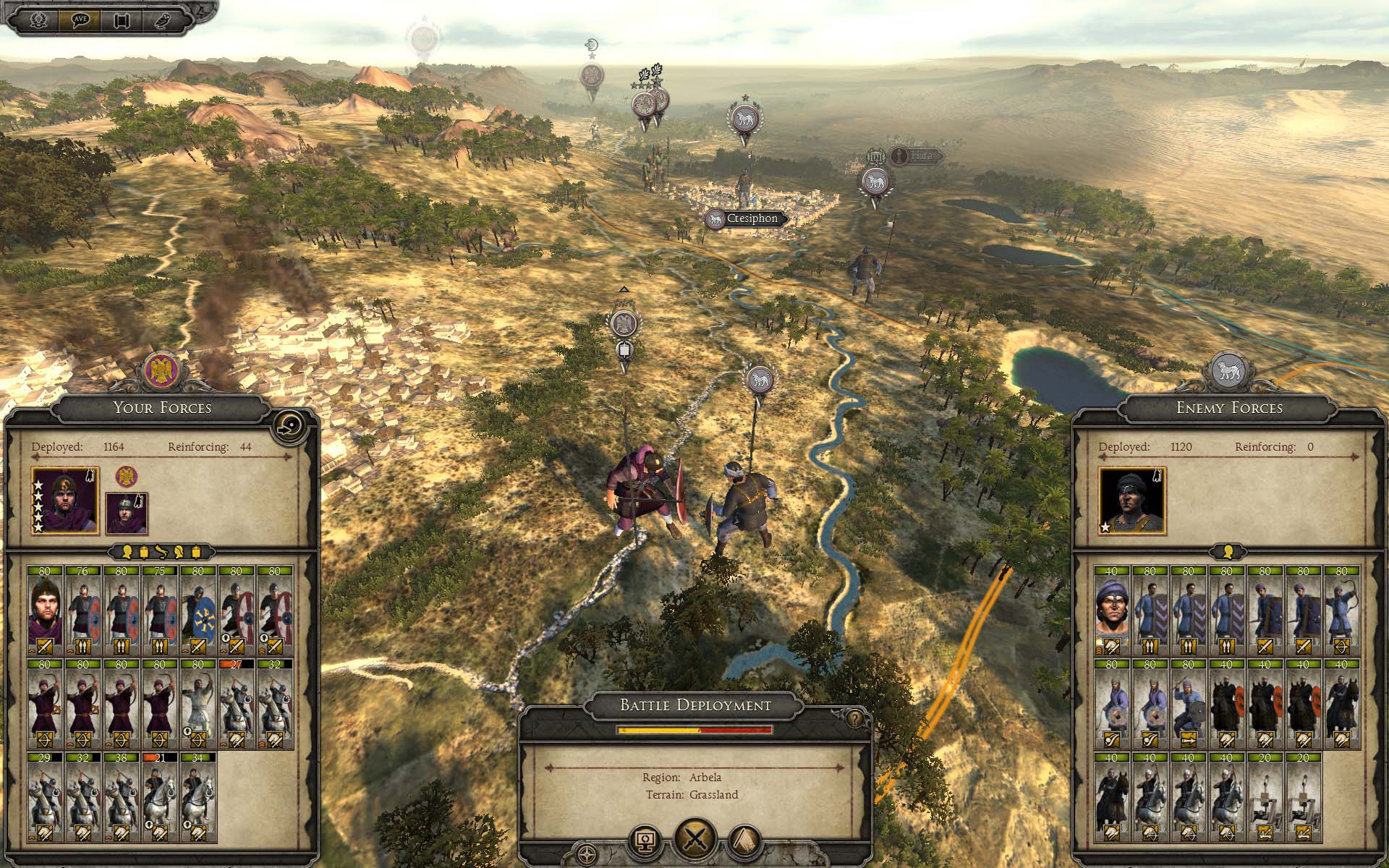Select your five-star general's large portrait

coord(65,501)
